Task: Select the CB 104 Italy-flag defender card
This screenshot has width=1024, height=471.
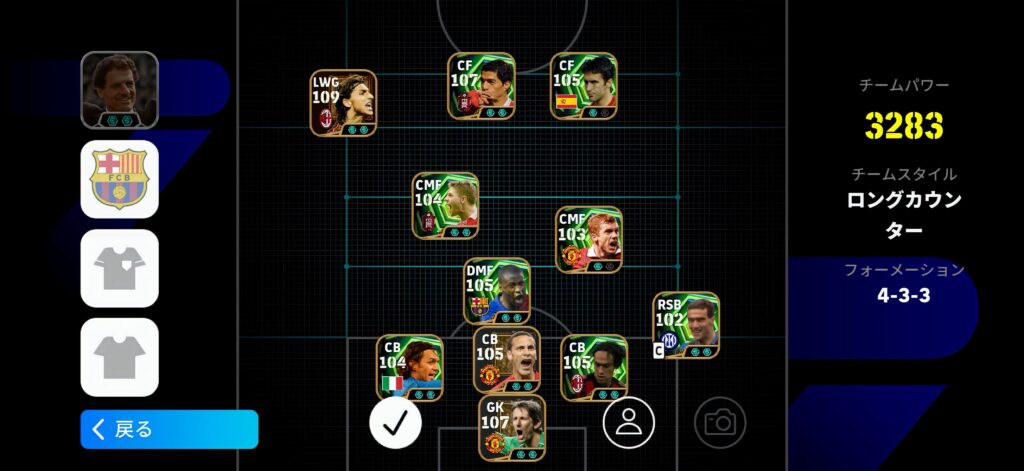Action: coord(410,368)
